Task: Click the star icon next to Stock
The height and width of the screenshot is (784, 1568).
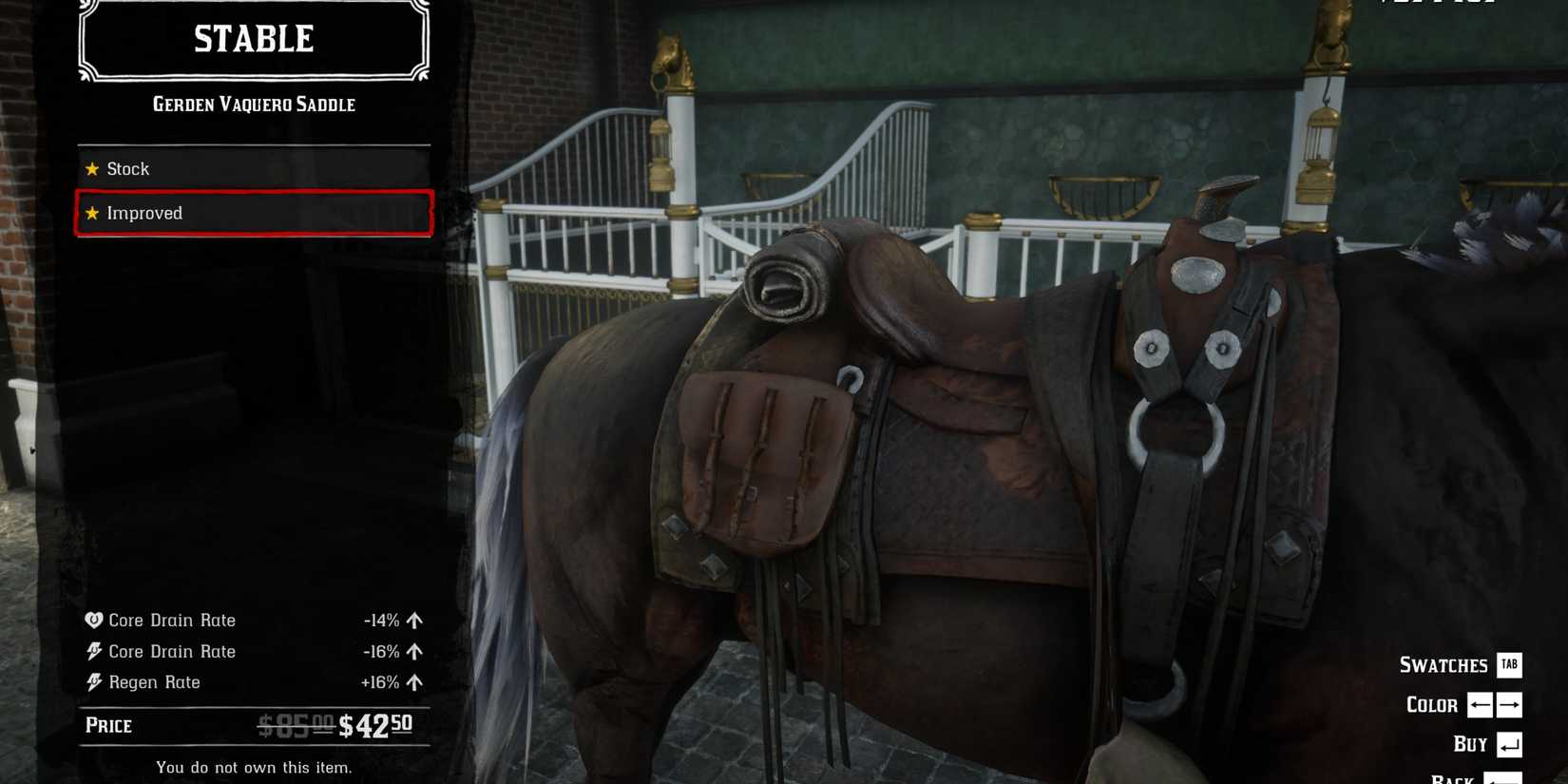Action: pyautogui.click(x=91, y=168)
